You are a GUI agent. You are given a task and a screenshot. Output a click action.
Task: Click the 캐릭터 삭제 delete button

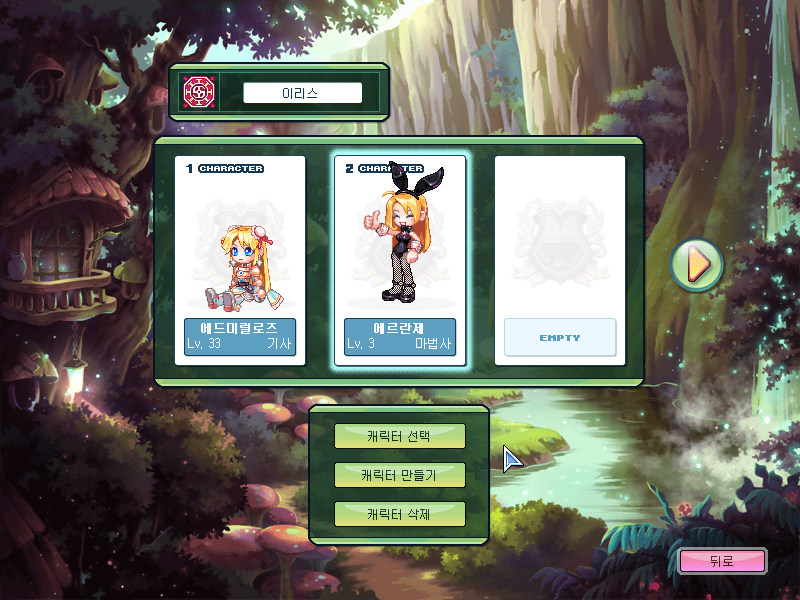[x=400, y=514]
